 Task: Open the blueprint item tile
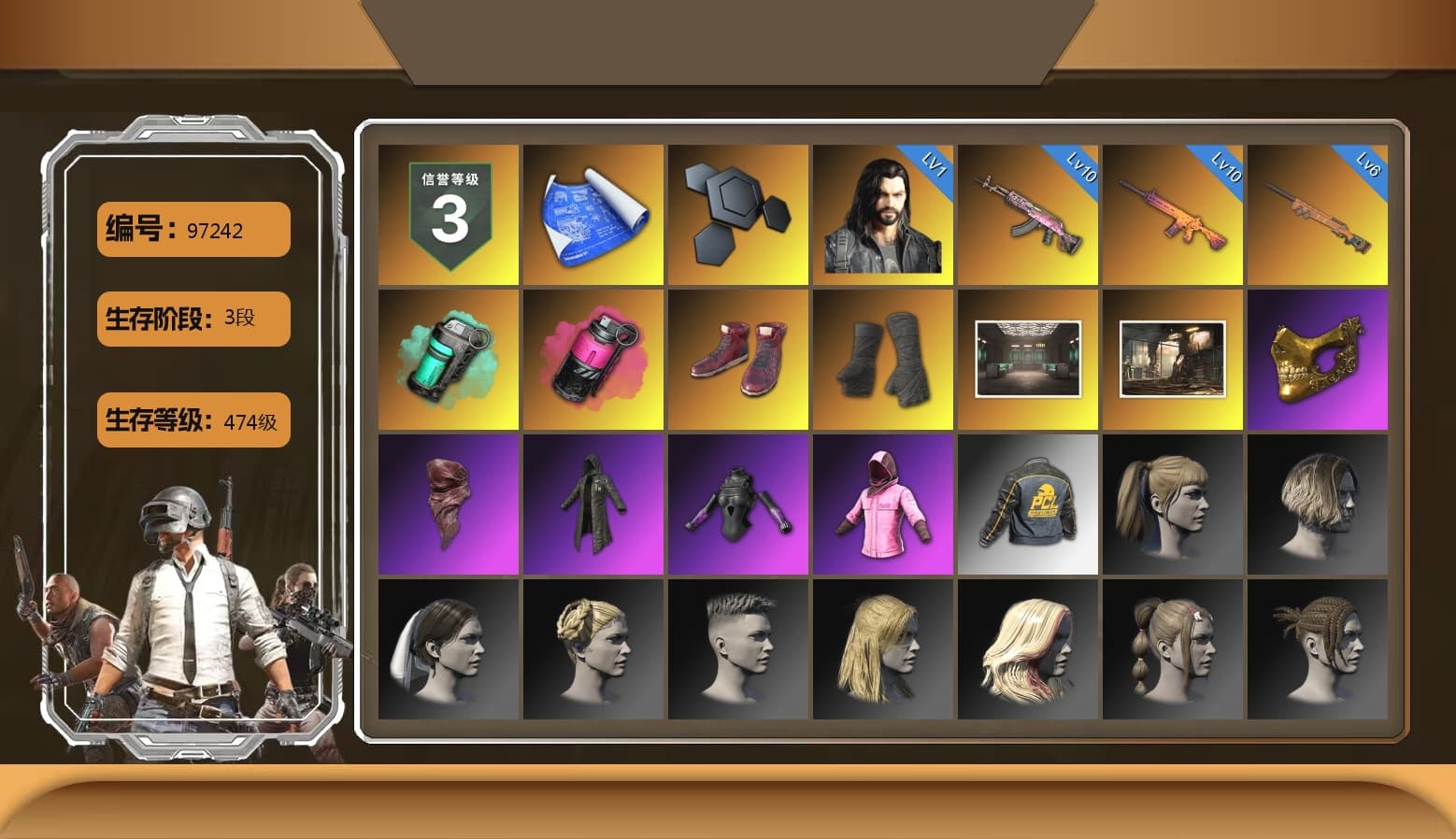click(x=592, y=213)
